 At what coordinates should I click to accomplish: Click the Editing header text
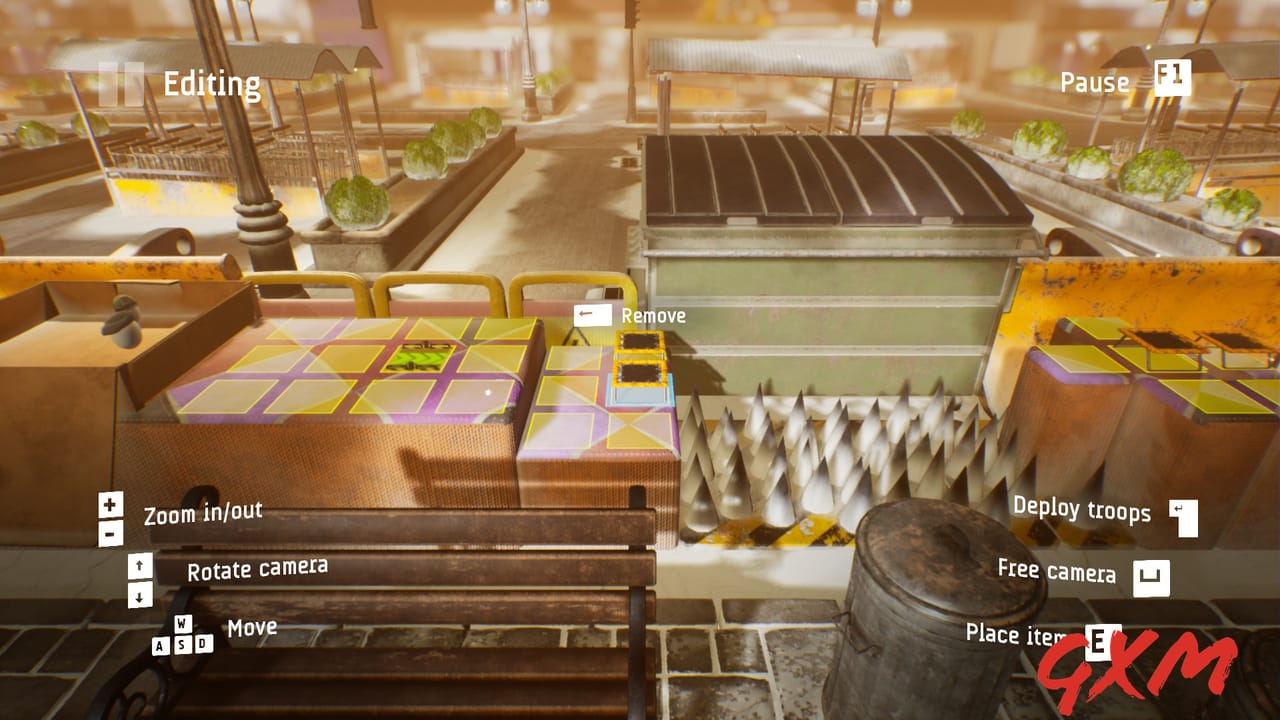click(x=212, y=84)
